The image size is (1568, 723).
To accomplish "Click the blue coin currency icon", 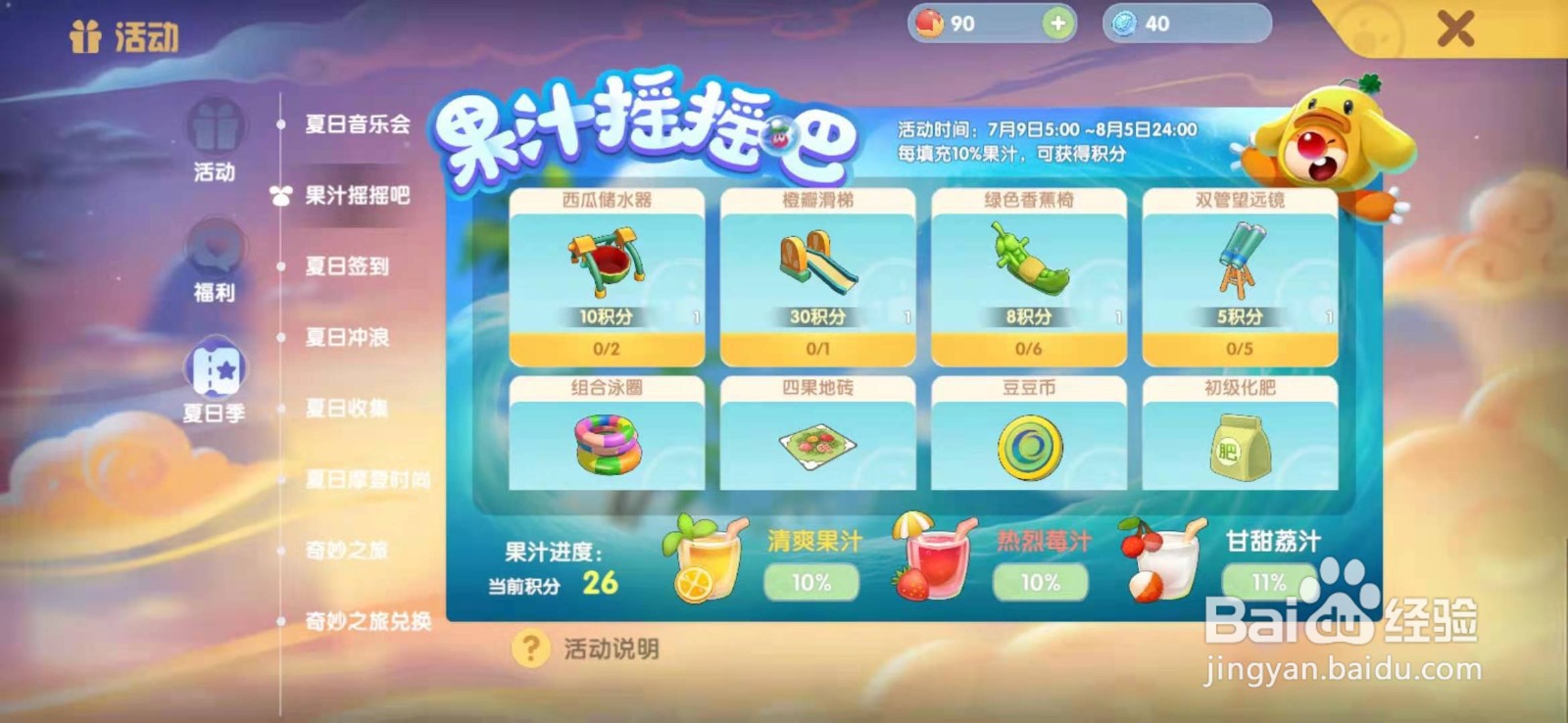I will (1125, 22).
